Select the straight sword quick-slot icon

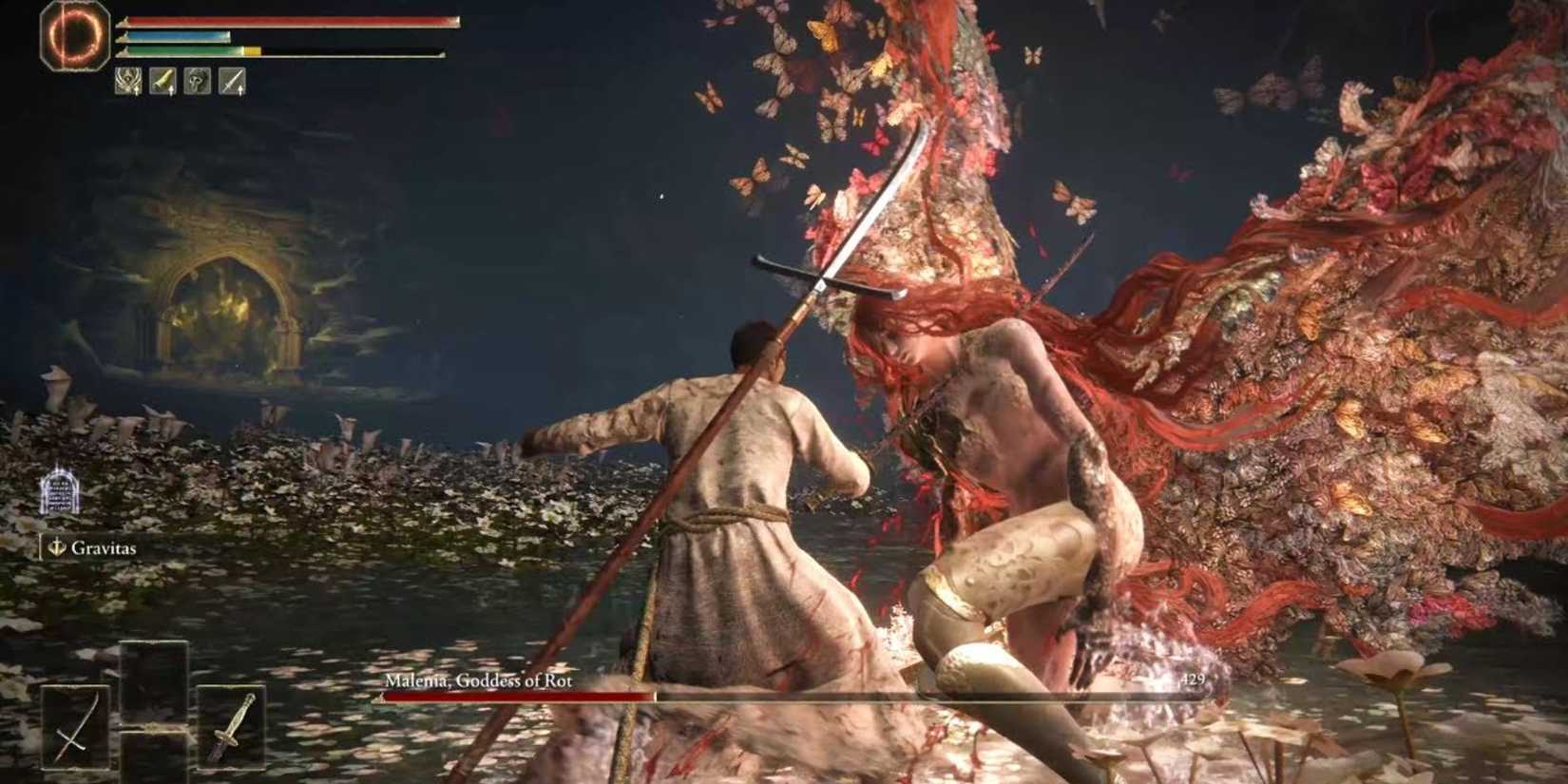tap(231, 80)
